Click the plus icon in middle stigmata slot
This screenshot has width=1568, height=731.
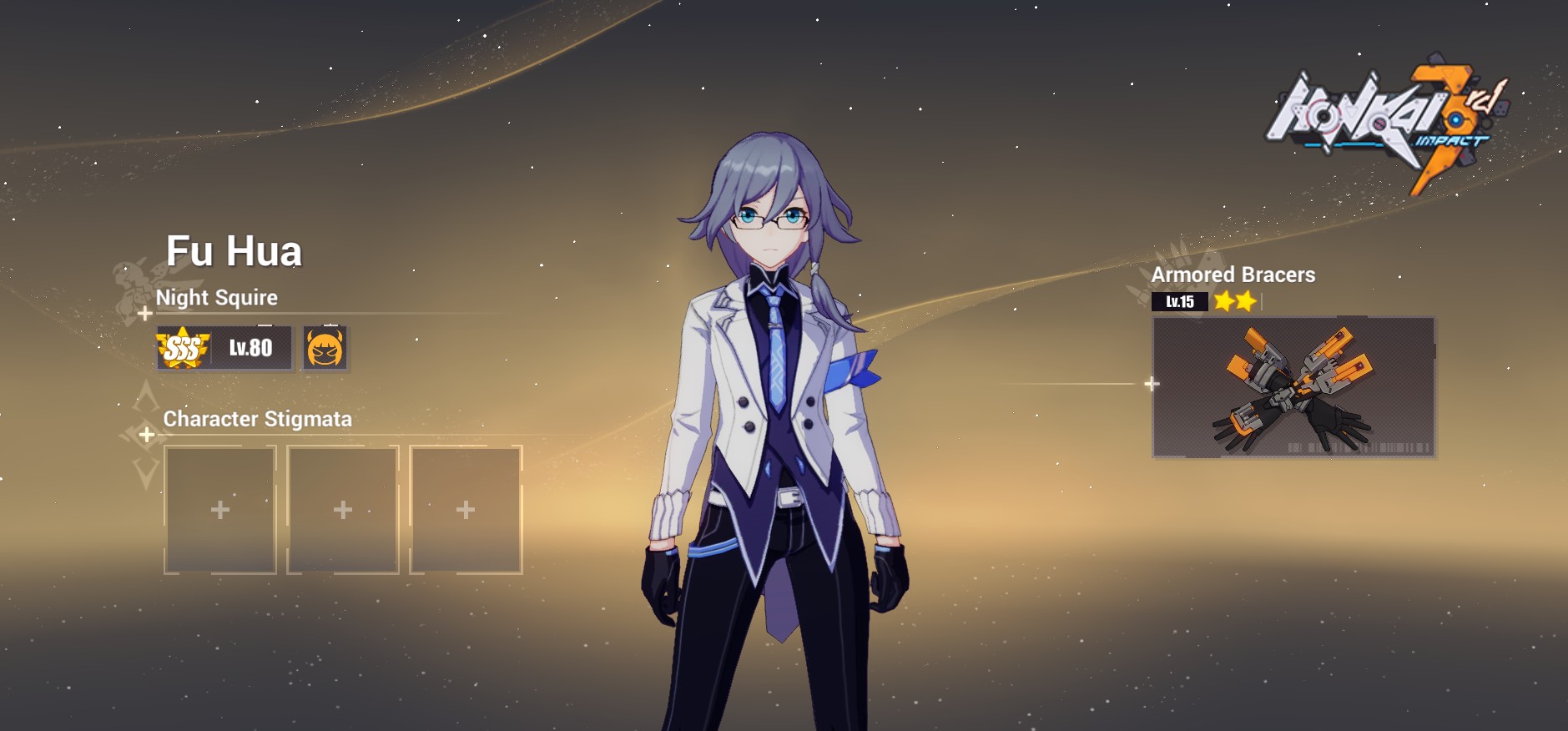pyautogui.click(x=343, y=507)
